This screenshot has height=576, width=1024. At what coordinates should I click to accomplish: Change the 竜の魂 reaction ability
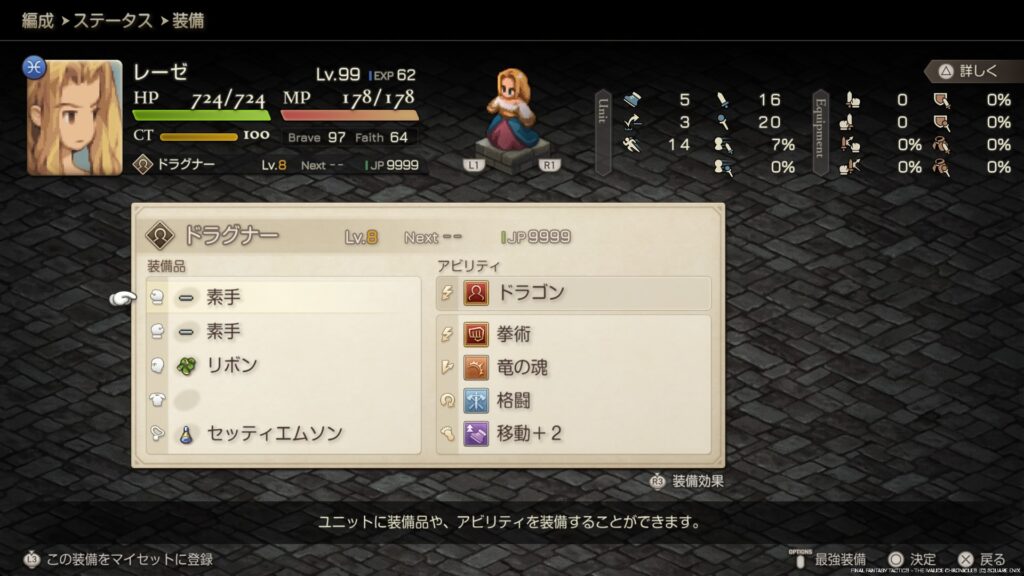point(574,367)
